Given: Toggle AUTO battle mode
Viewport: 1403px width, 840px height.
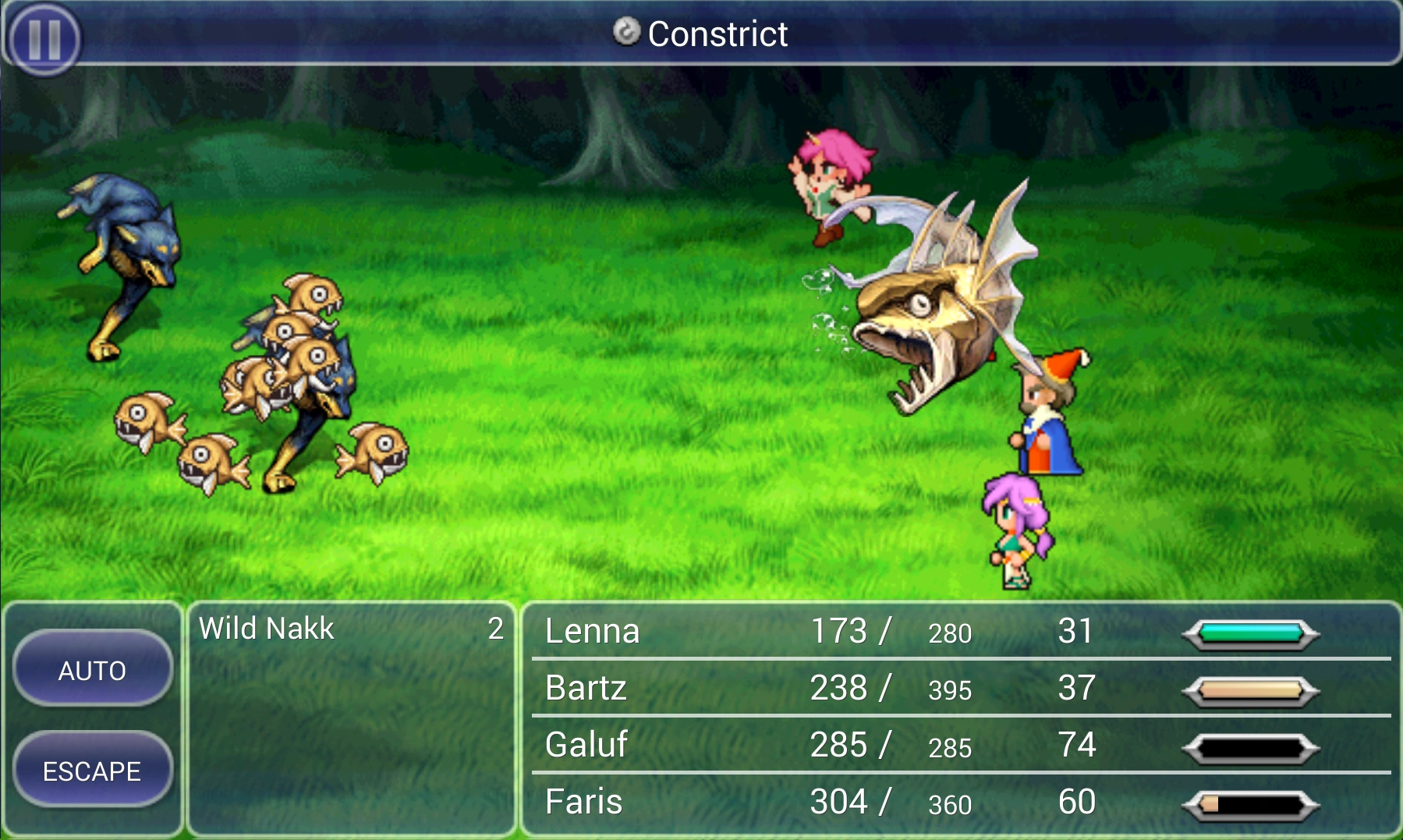Looking at the screenshot, I should point(92,669).
